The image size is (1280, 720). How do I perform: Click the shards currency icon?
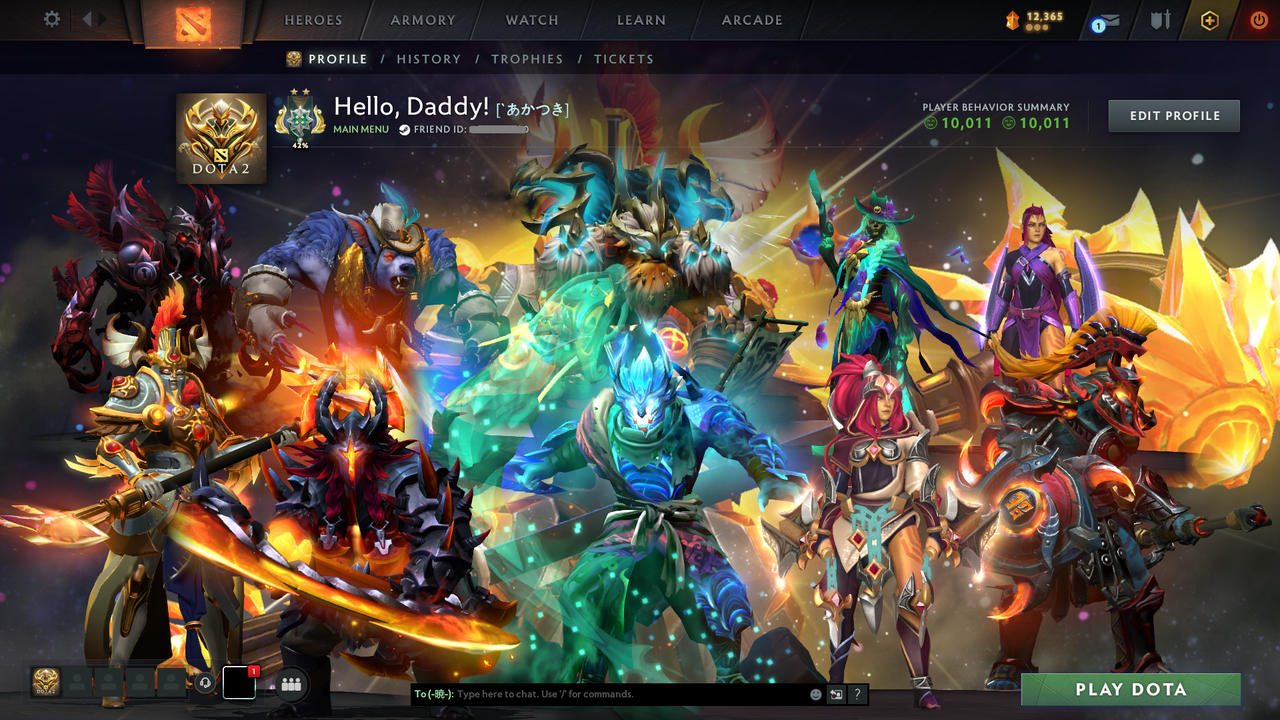click(x=1011, y=17)
